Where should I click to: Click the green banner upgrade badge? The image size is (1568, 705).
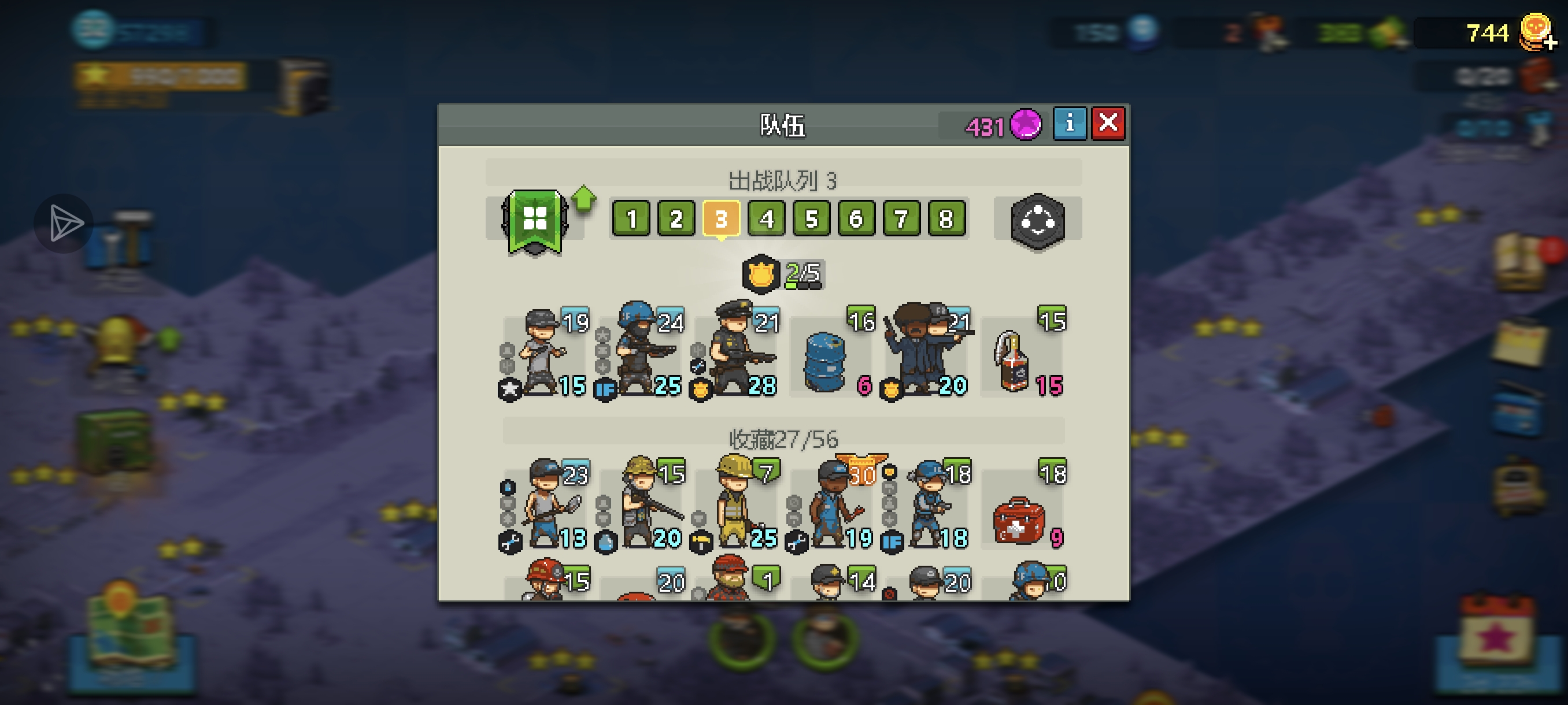[535, 221]
